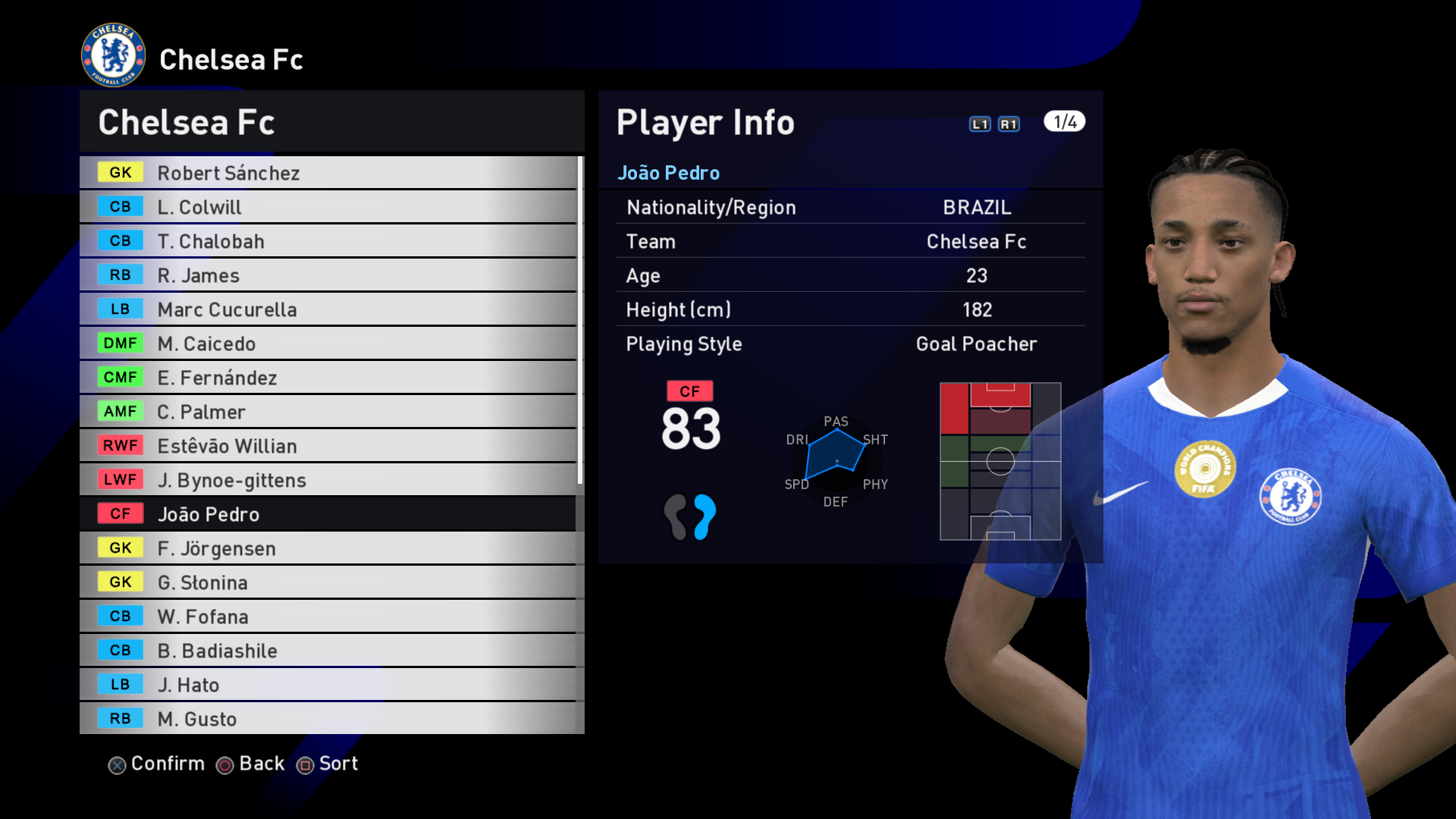Choose L. Colwill from the squad list
This screenshot has width=1456, height=819.
pyautogui.click(x=328, y=207)
